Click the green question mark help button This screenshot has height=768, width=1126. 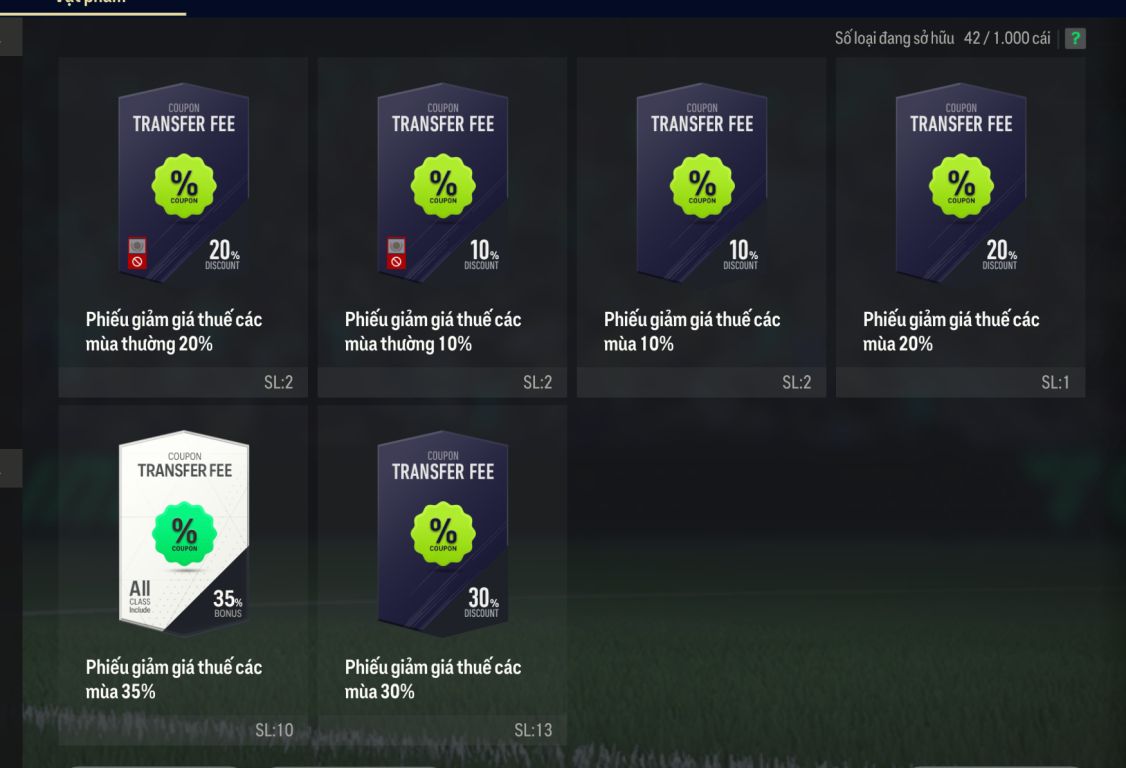(x=1075, y=39)
